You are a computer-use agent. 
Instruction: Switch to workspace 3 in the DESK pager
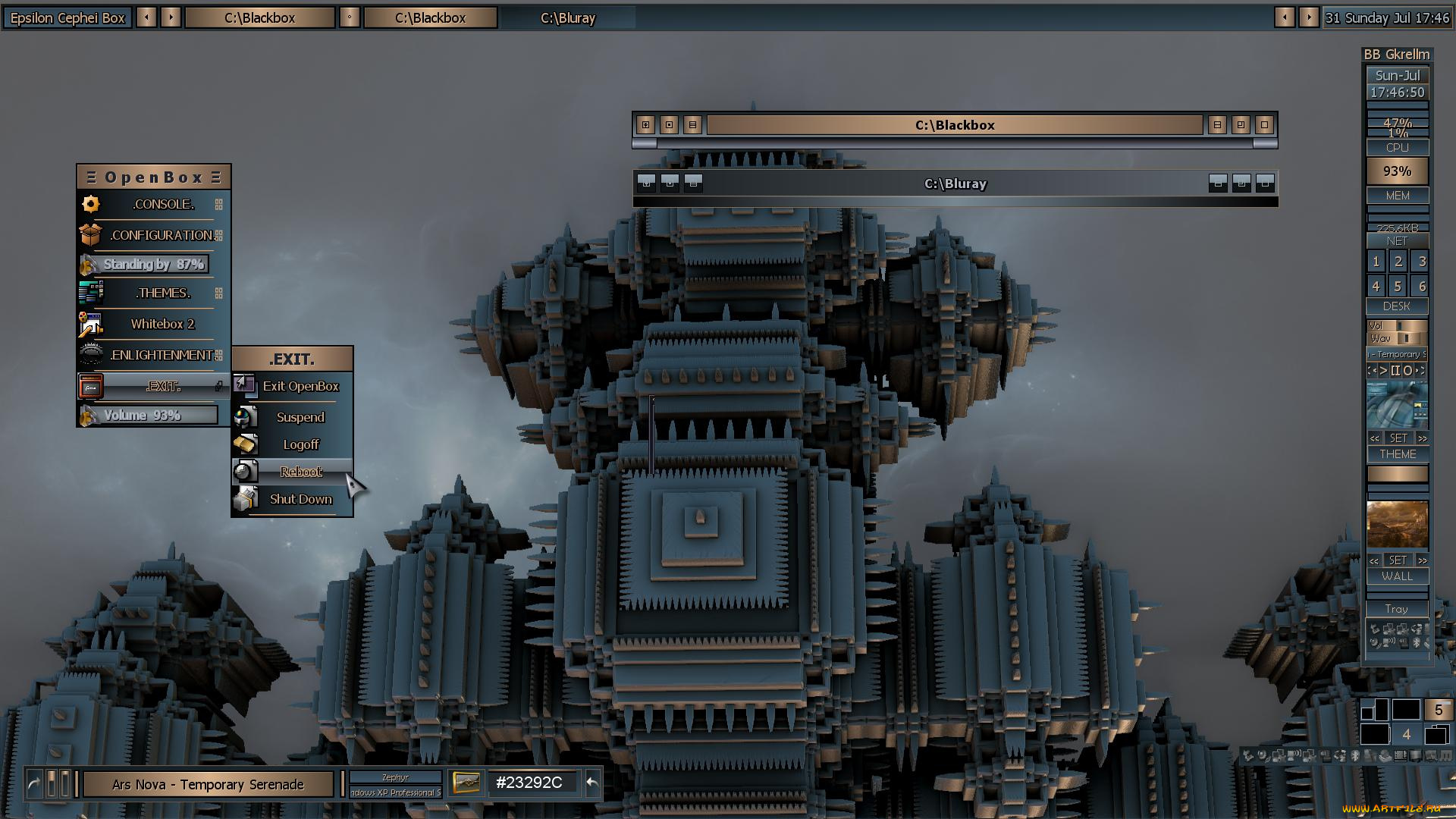[1422, 261]
